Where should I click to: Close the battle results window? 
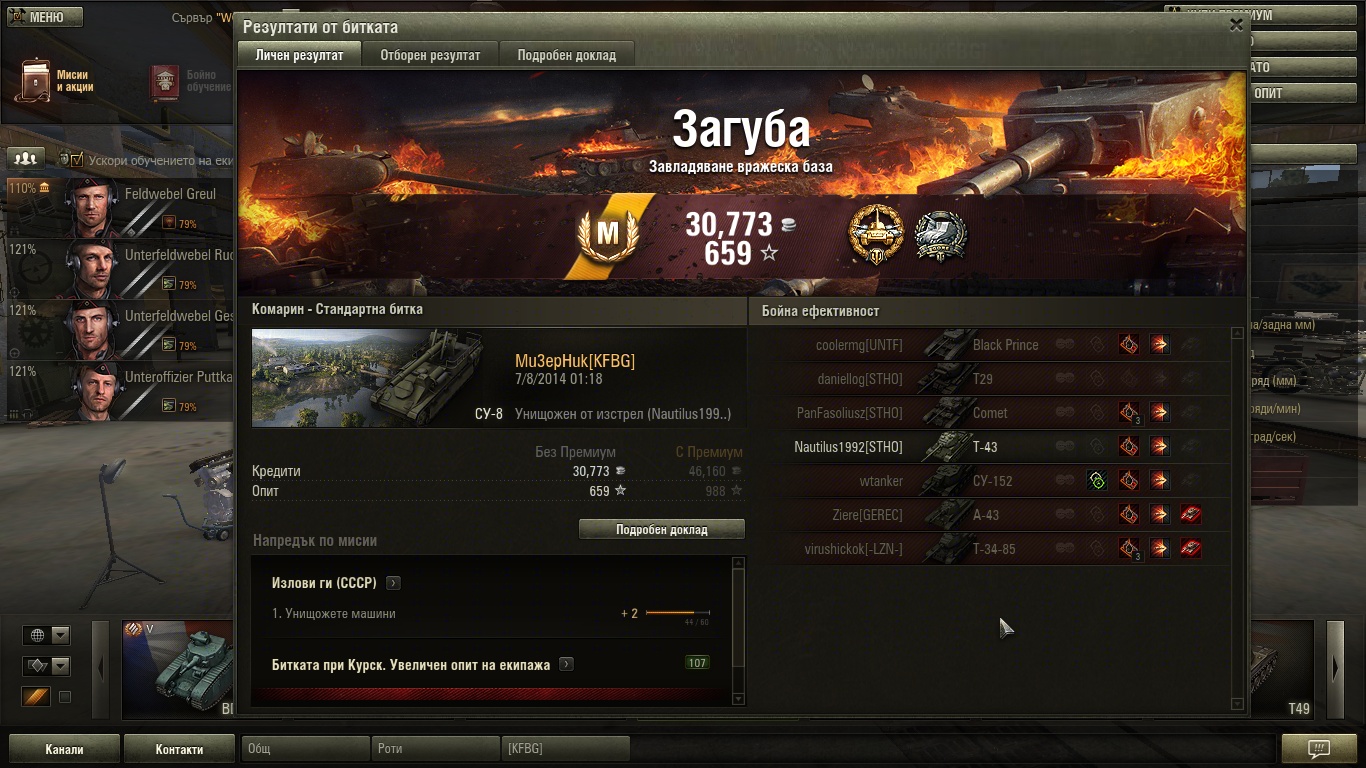(x=1236, y=25)
